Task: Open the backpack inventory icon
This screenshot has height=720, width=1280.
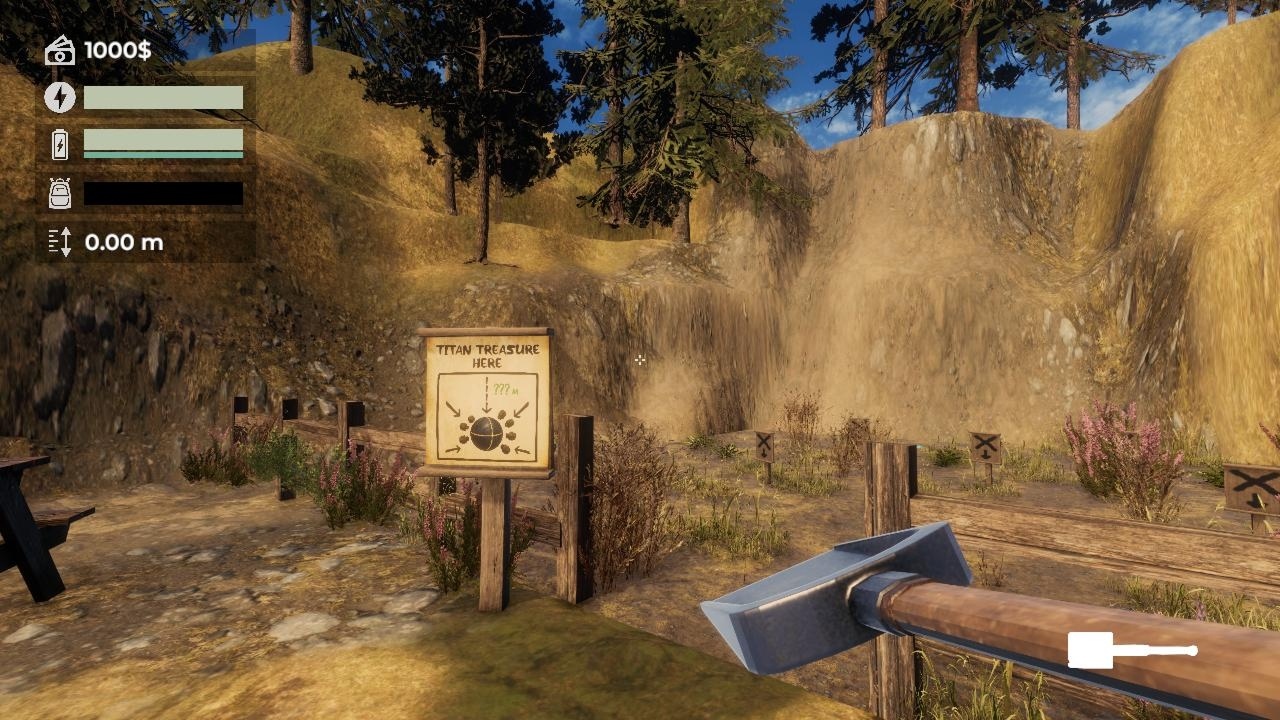Action: click(x=60, y=193)
